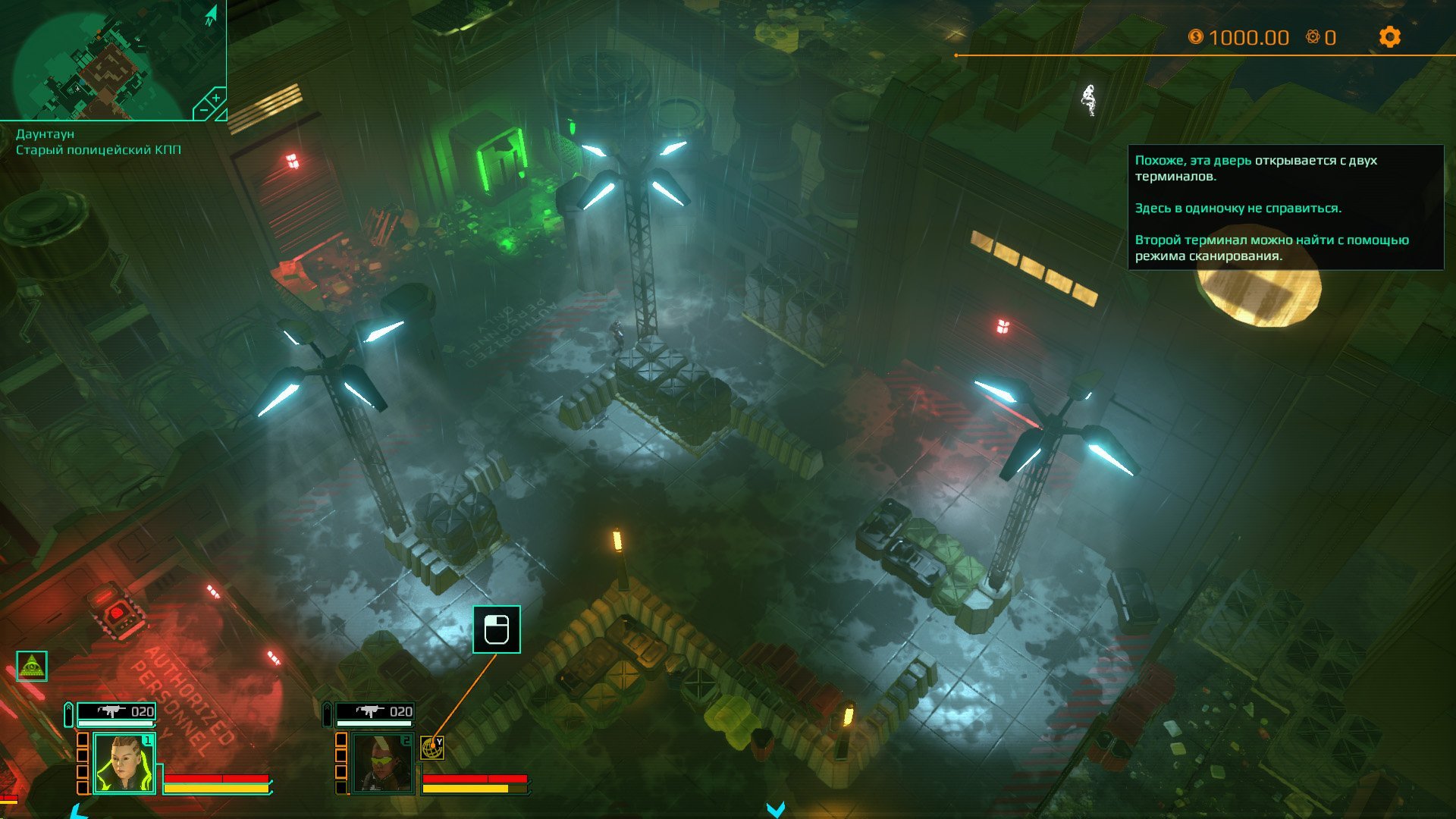Open the settings gear menu

[x=1389, y=37]
